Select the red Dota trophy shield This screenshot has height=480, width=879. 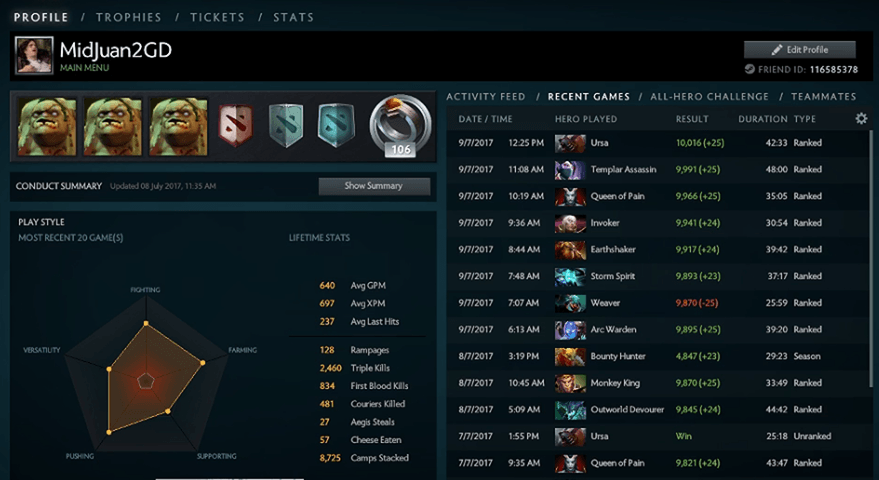click(236, 125)
